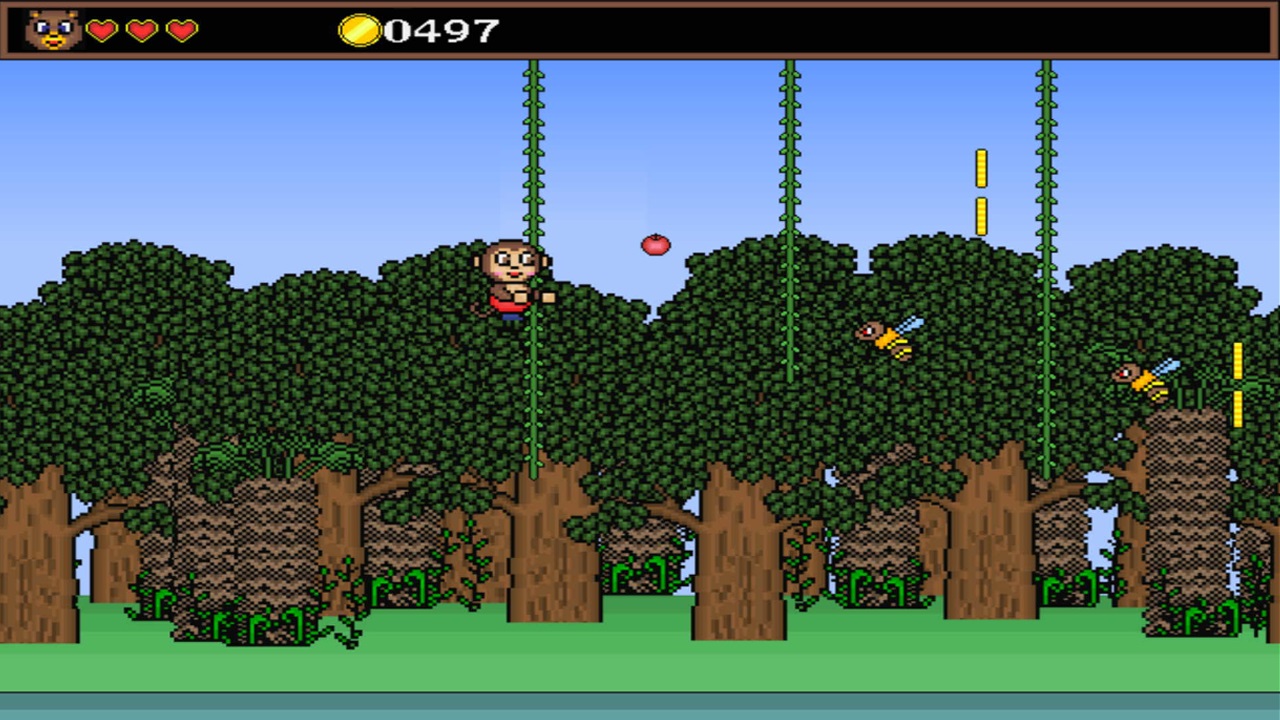Select the first heart in health bar
Image resolution: width=1280 pixels, height=720 pixels.
pyautogui.click(x=101, y=31)
